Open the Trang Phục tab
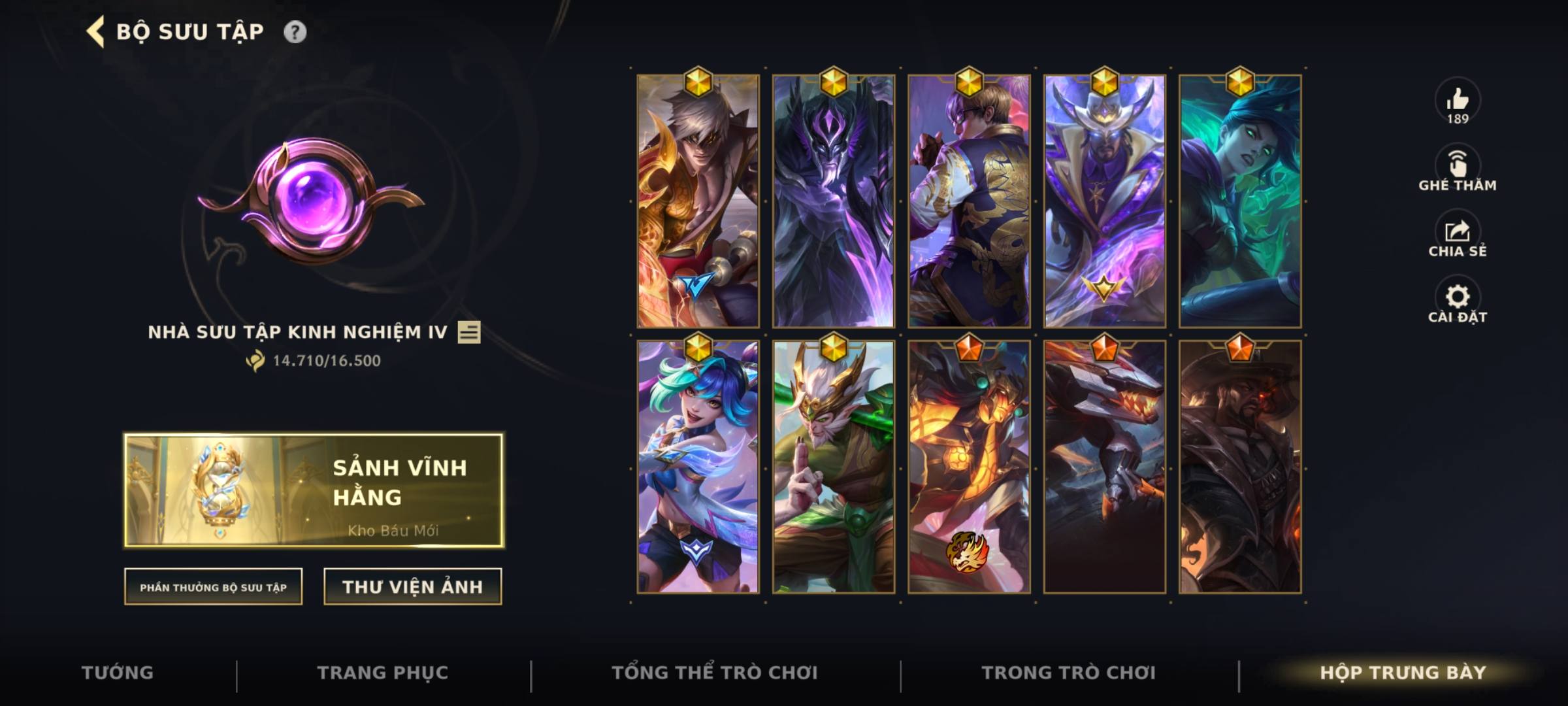This screenshot has height=706, width=1568. coord(380,672)
